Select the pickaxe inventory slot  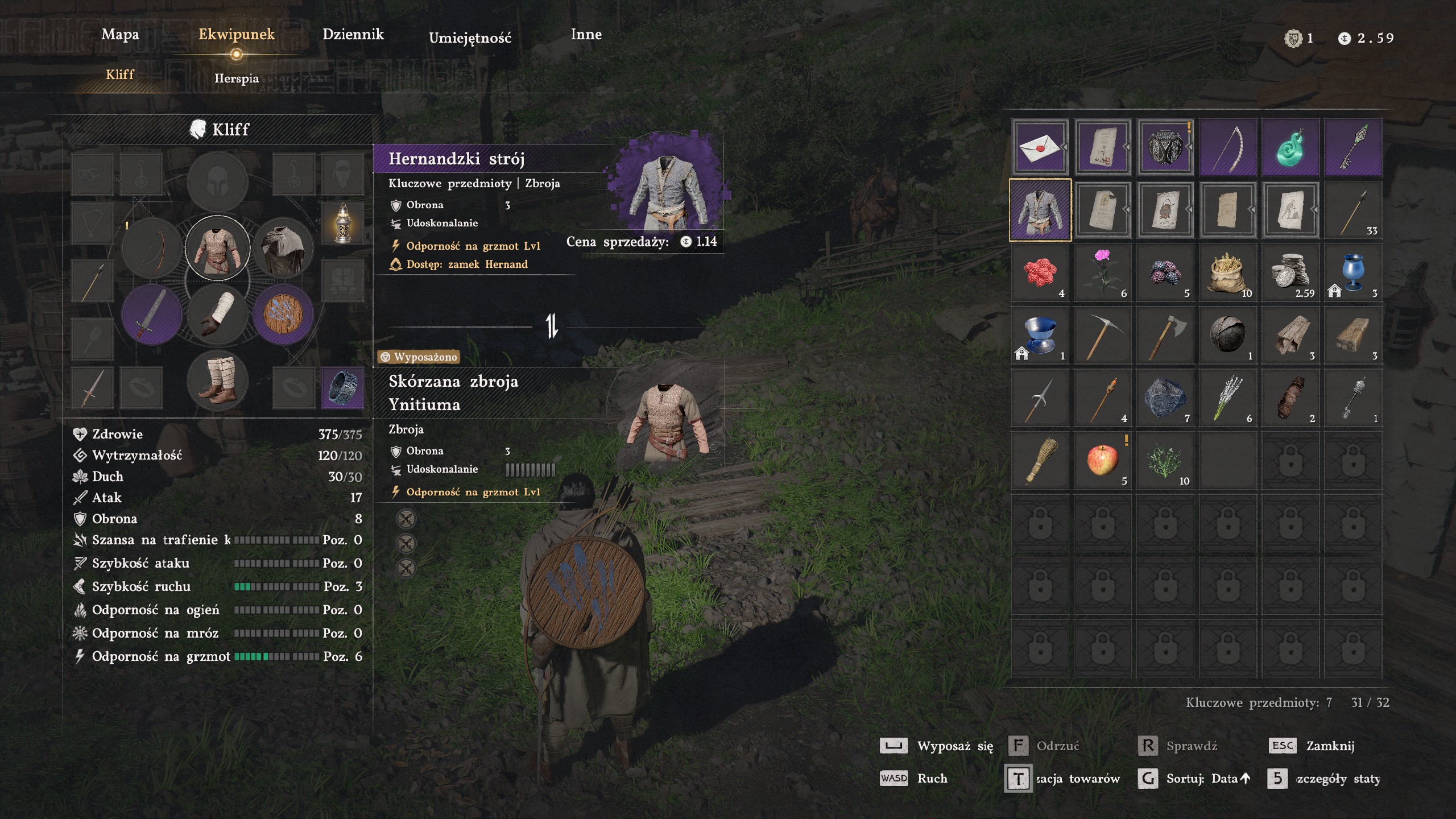pos(1102,335)
